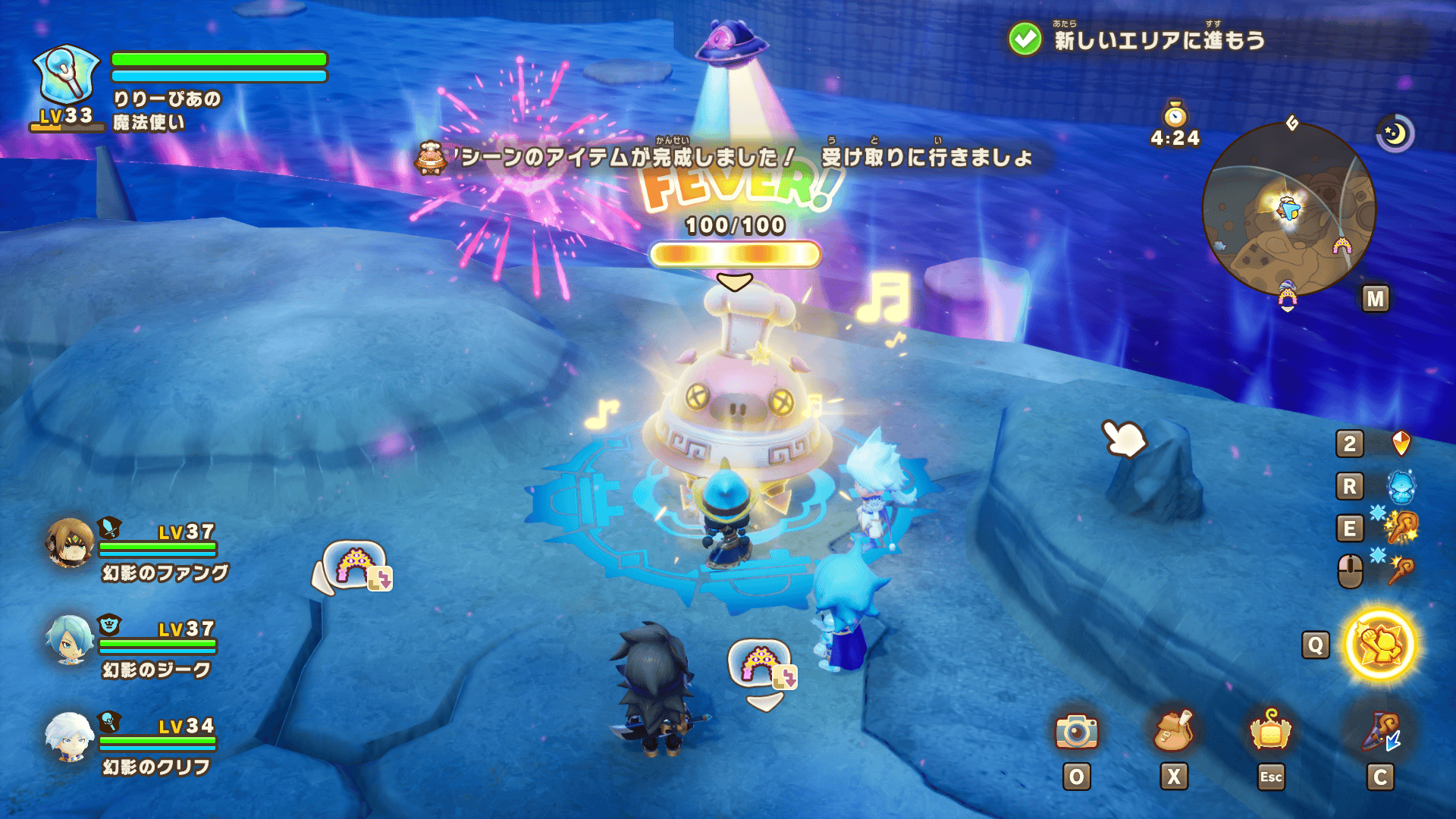The image size is (1456, 819).
Task: Select party member 幻影のファング portrait
Action: tap(70, 542)
